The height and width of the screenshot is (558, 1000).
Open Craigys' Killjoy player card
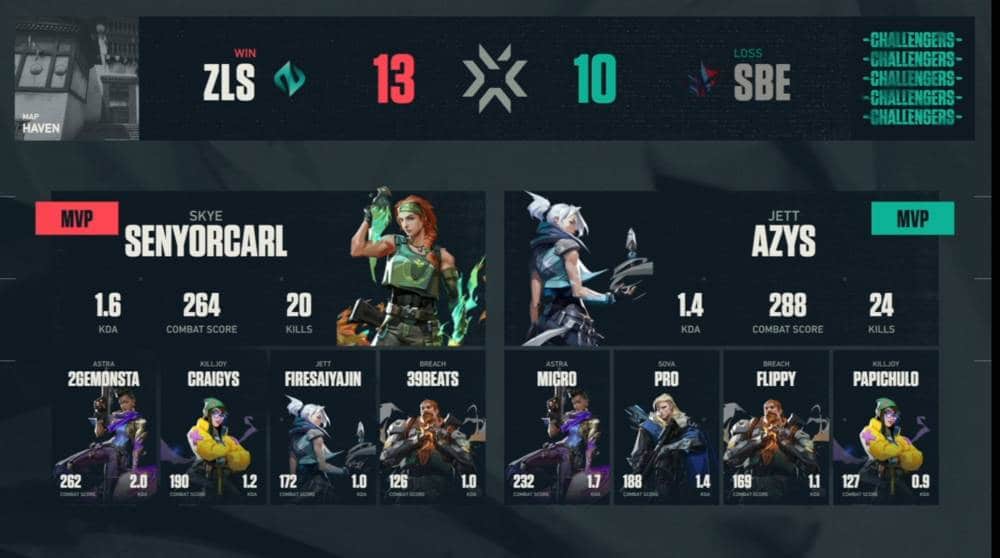click(x=214, y=427)
